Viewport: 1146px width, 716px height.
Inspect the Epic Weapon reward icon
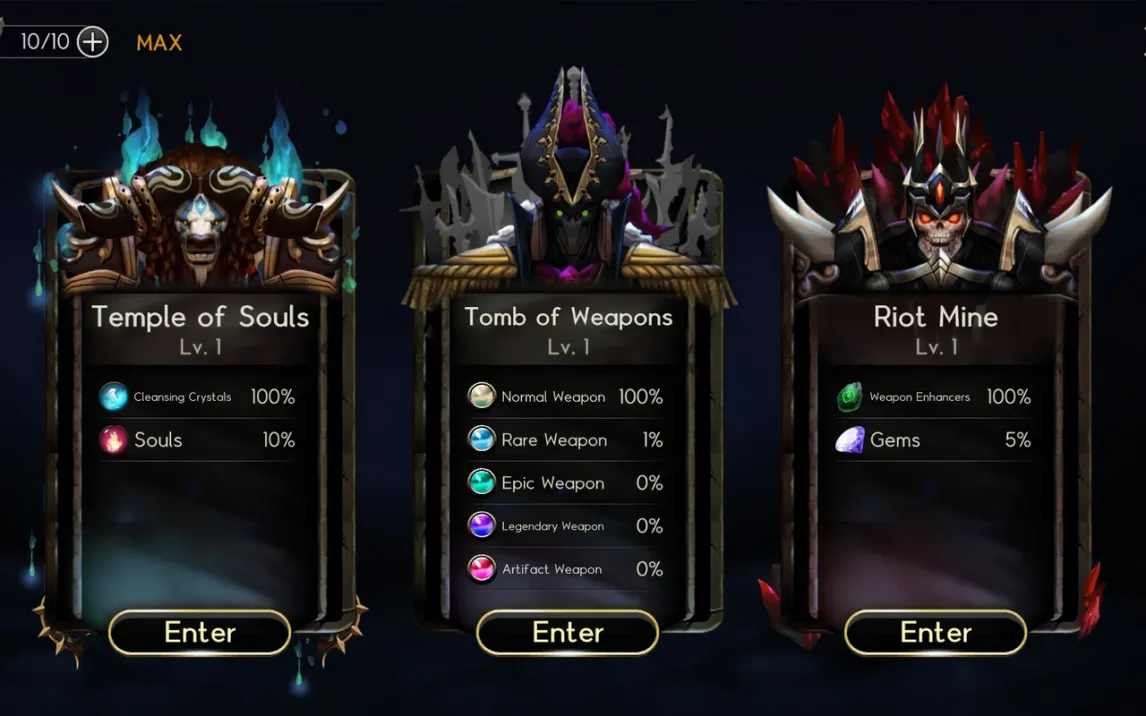482,483
